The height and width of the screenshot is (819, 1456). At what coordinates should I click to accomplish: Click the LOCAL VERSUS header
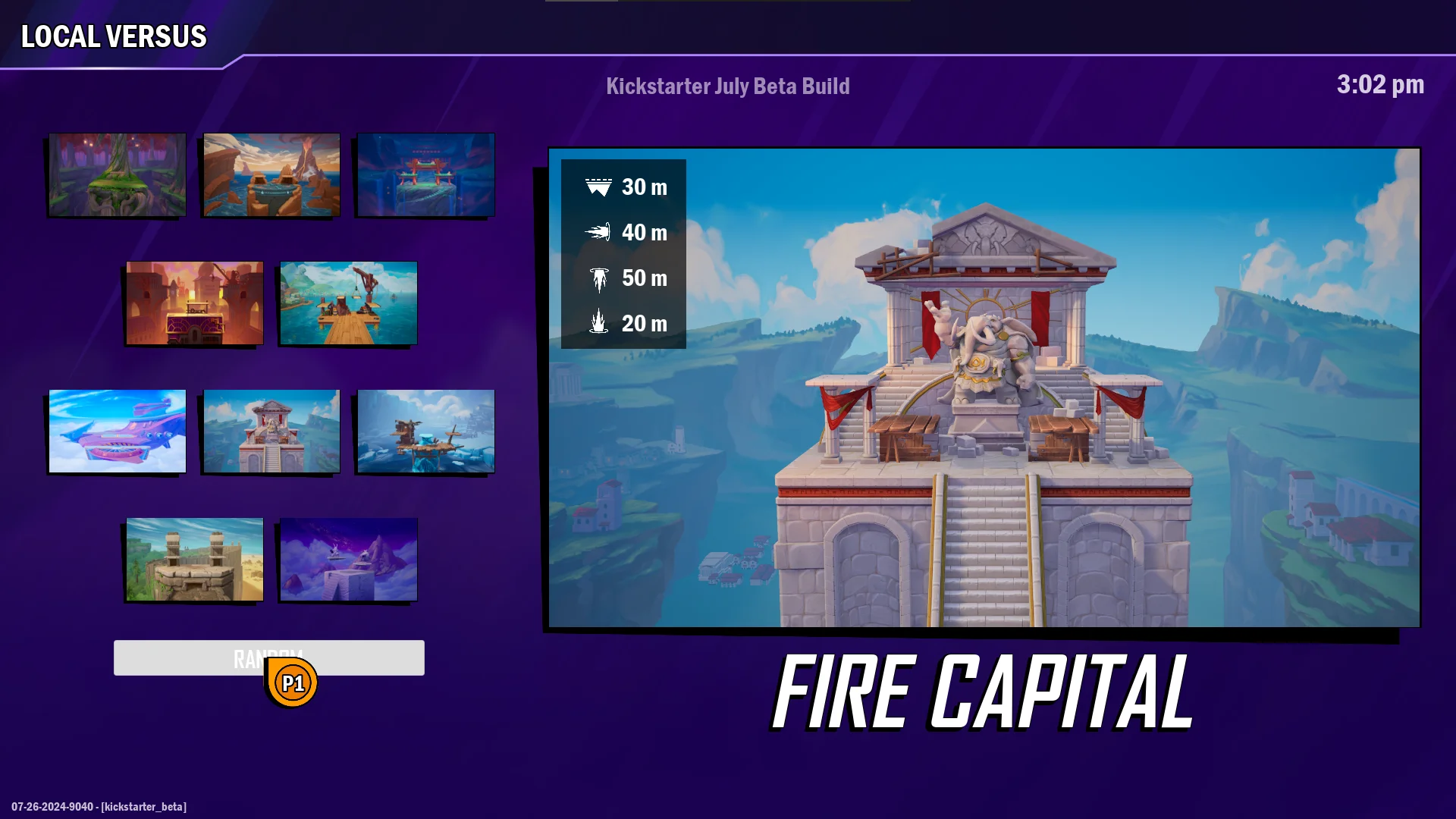(112, 35)
